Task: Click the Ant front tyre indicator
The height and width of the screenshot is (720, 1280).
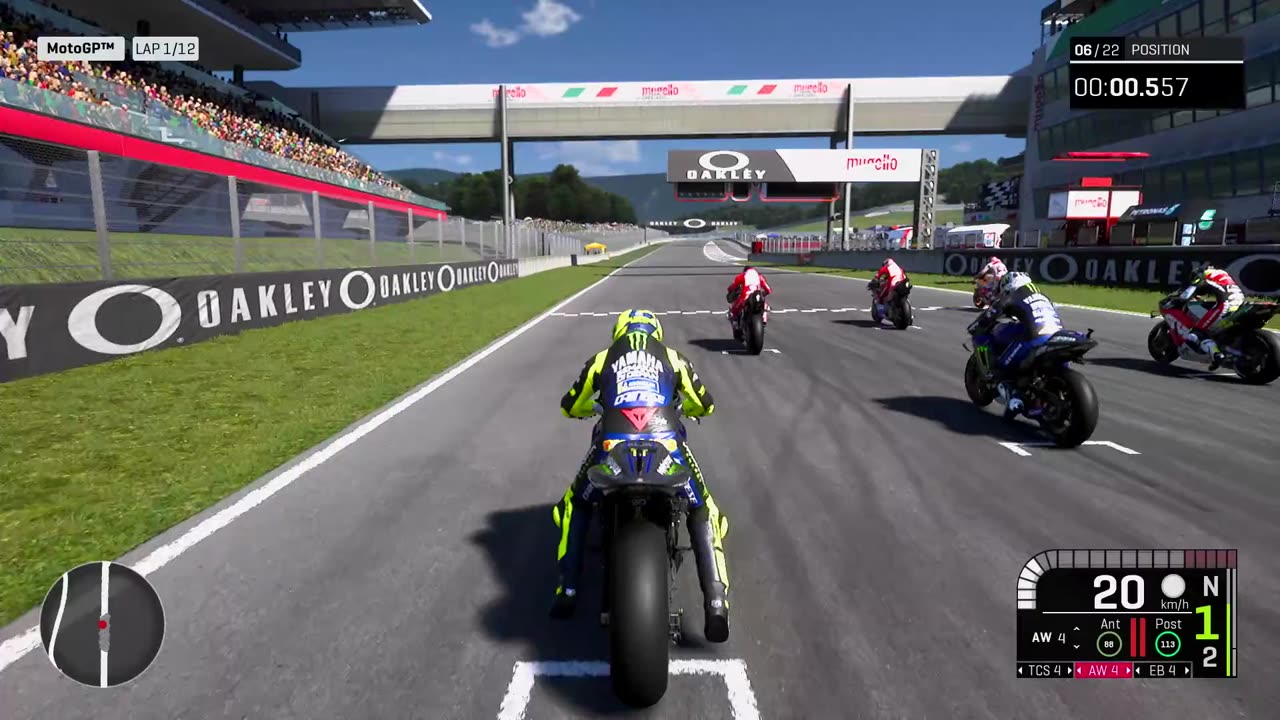Action: 1109,644
